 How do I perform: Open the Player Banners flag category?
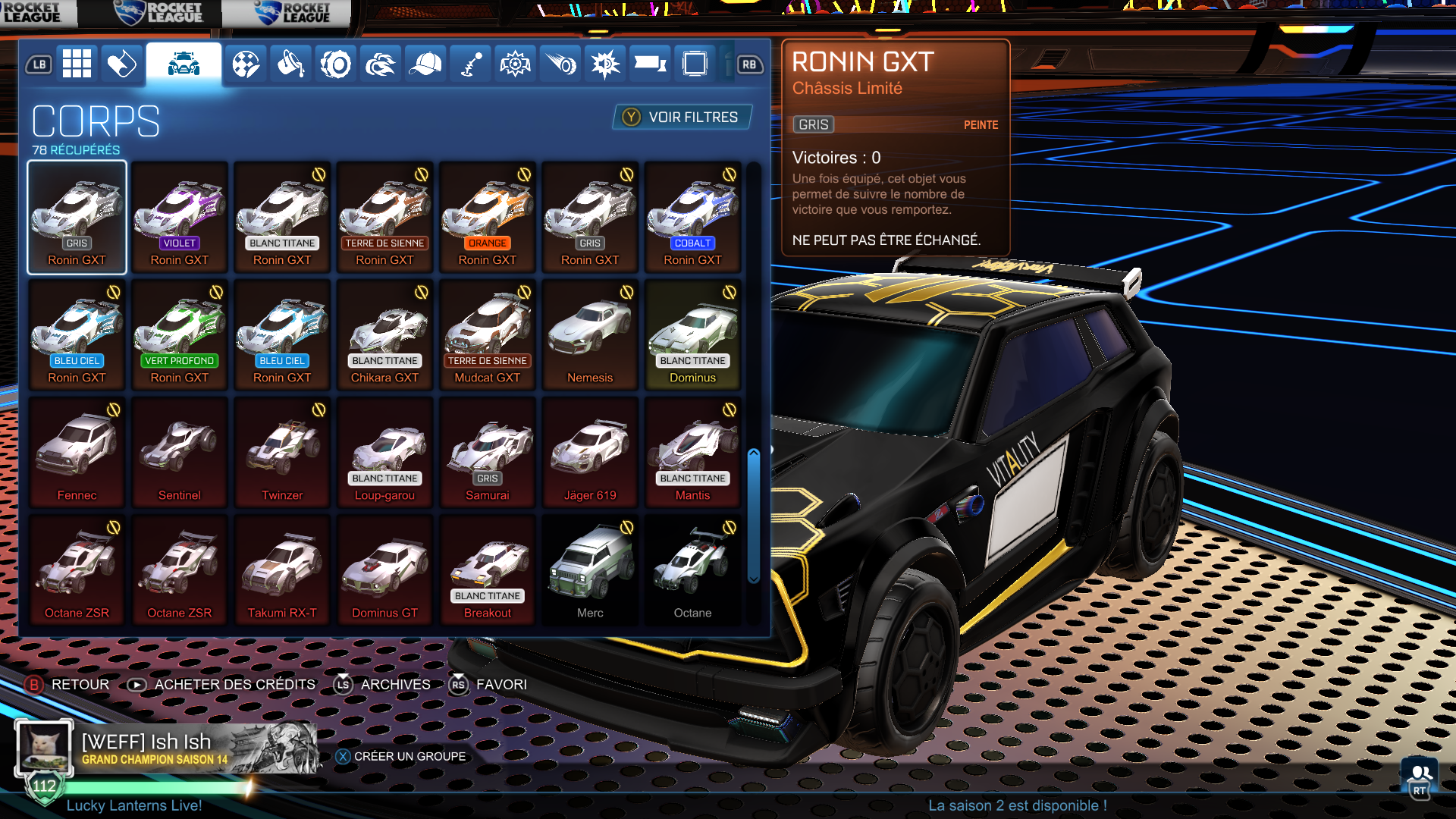tap(649, 64)
